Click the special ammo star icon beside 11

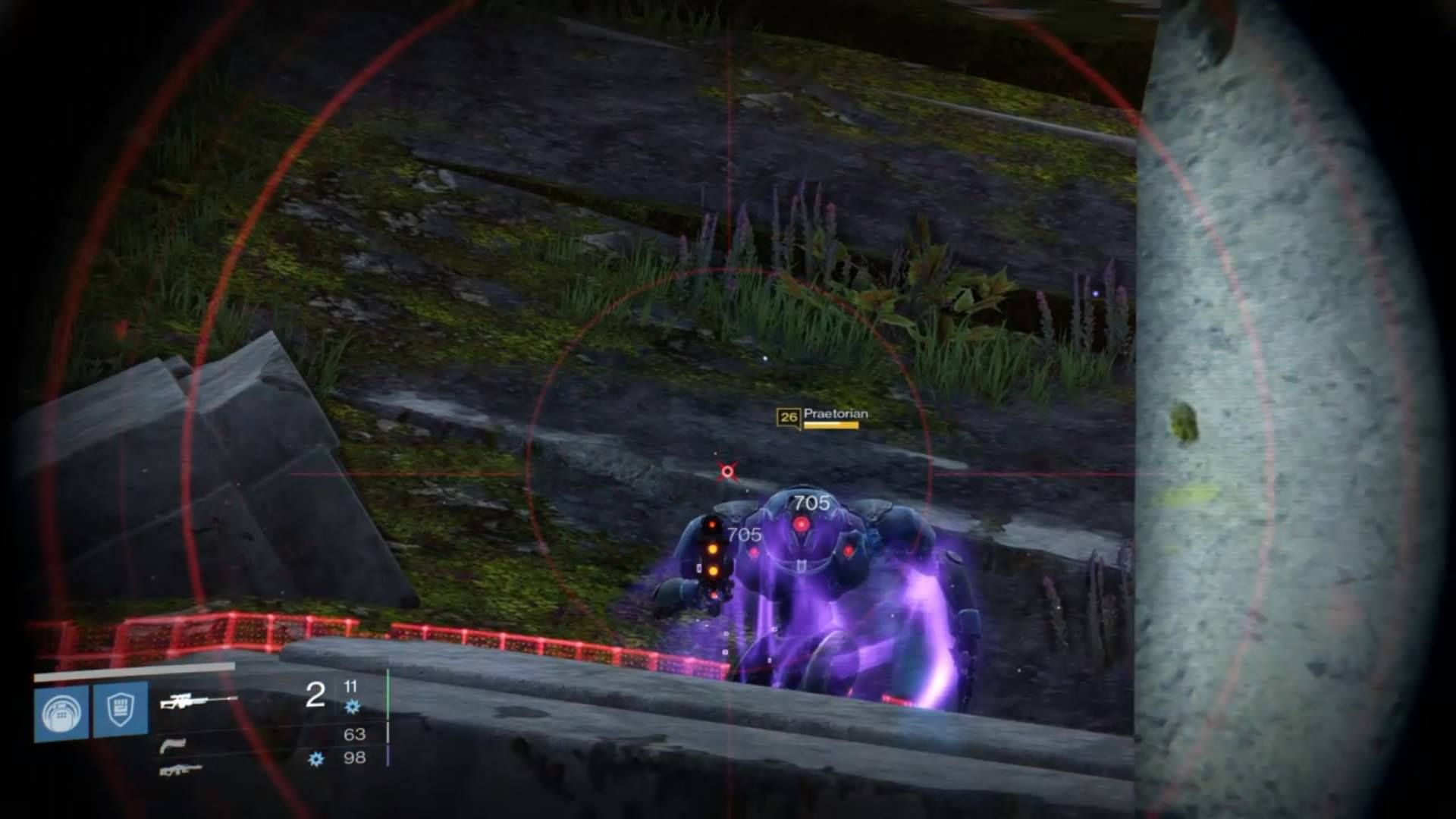(352, 706)
